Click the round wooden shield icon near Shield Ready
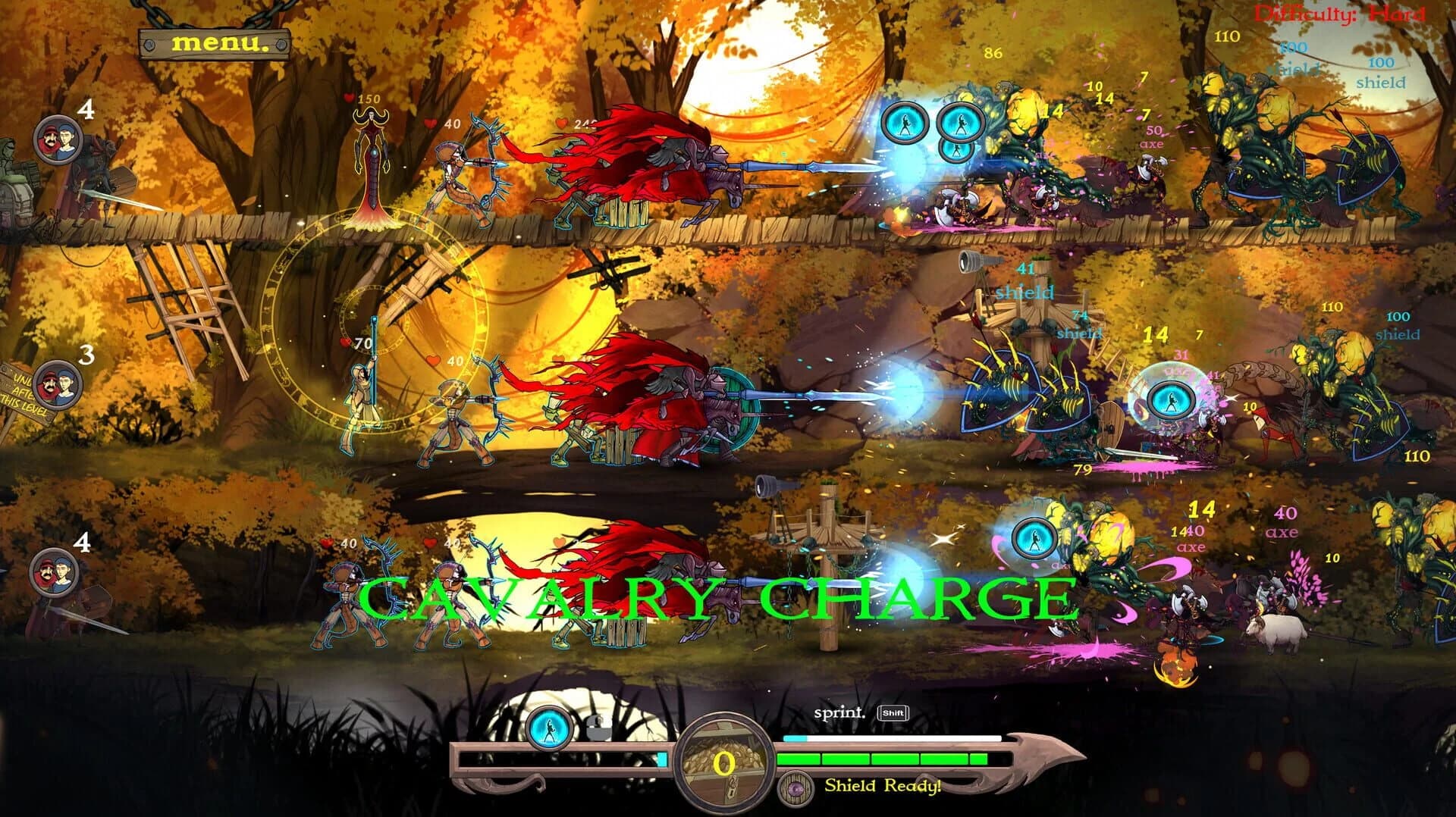Viewport: 1456px width, 817px height. (794, 788)
